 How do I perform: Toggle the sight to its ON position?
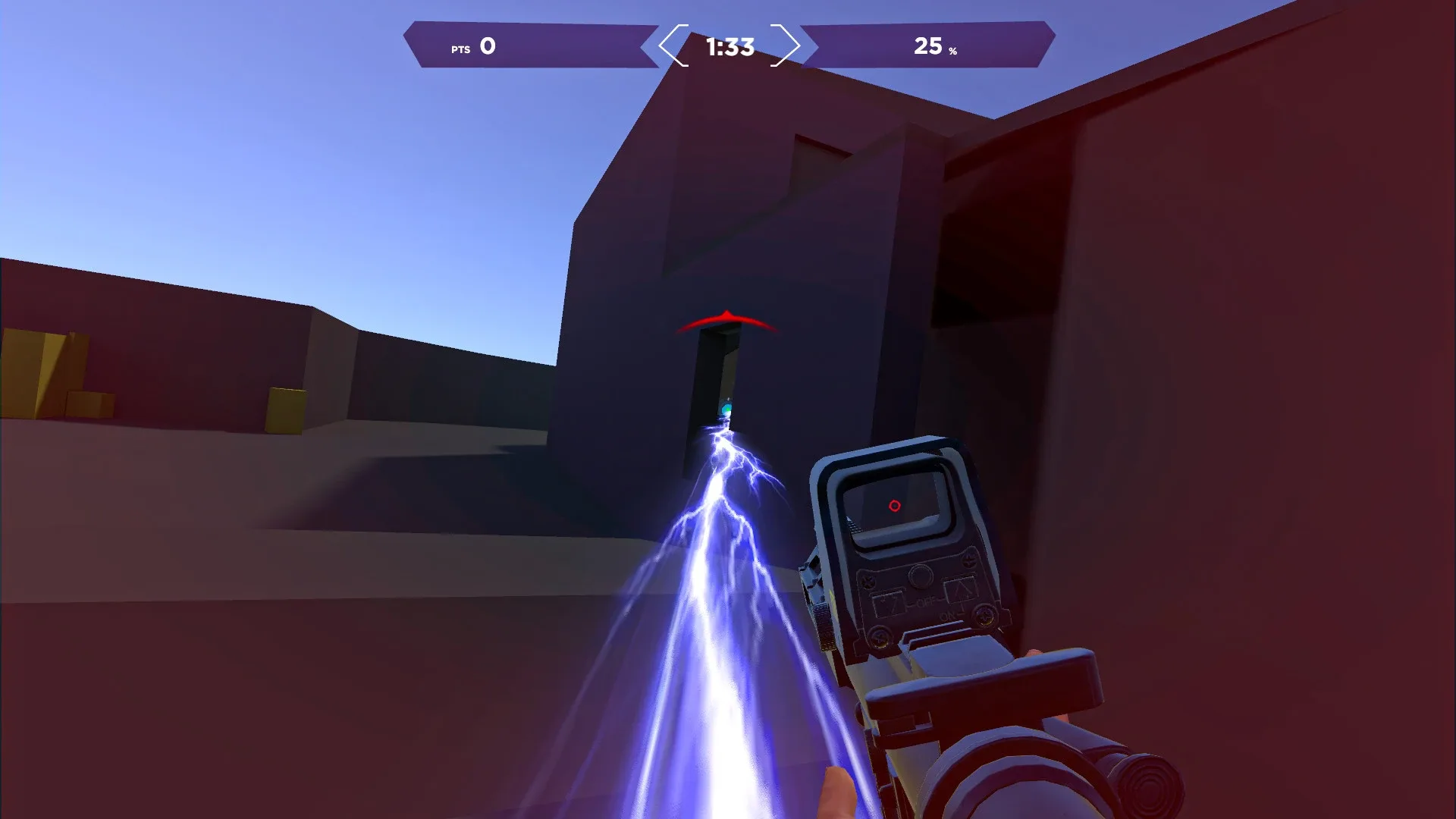tap(949, 616)
